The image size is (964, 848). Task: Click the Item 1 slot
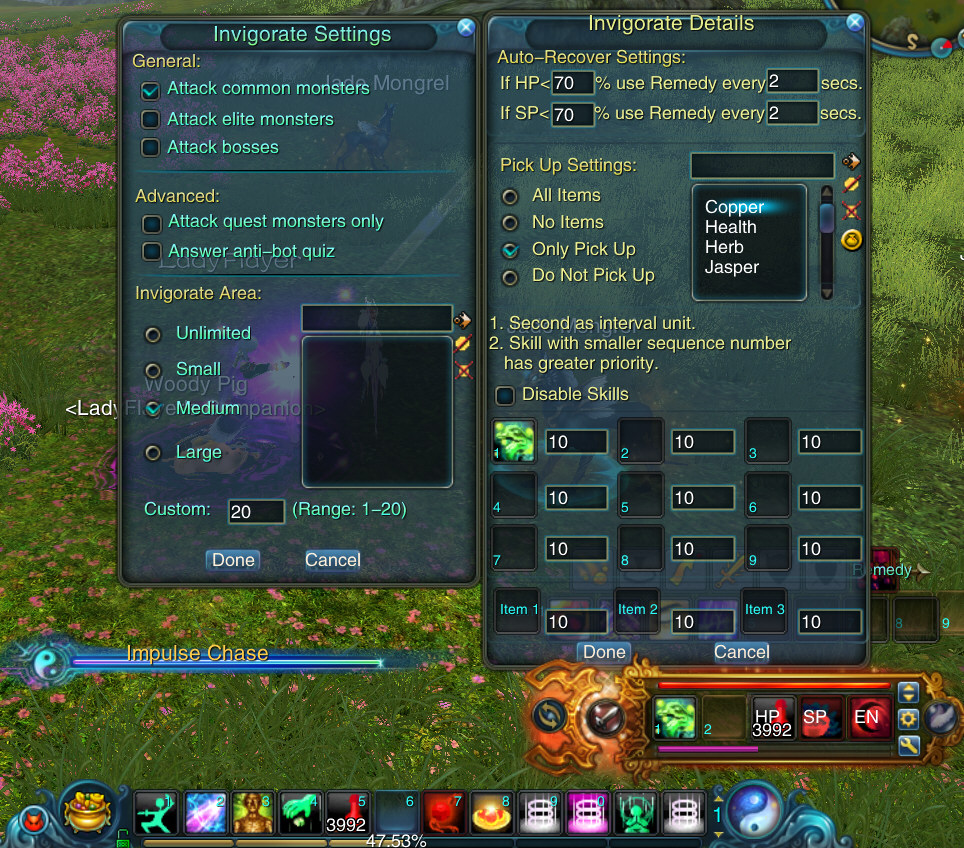517,610
